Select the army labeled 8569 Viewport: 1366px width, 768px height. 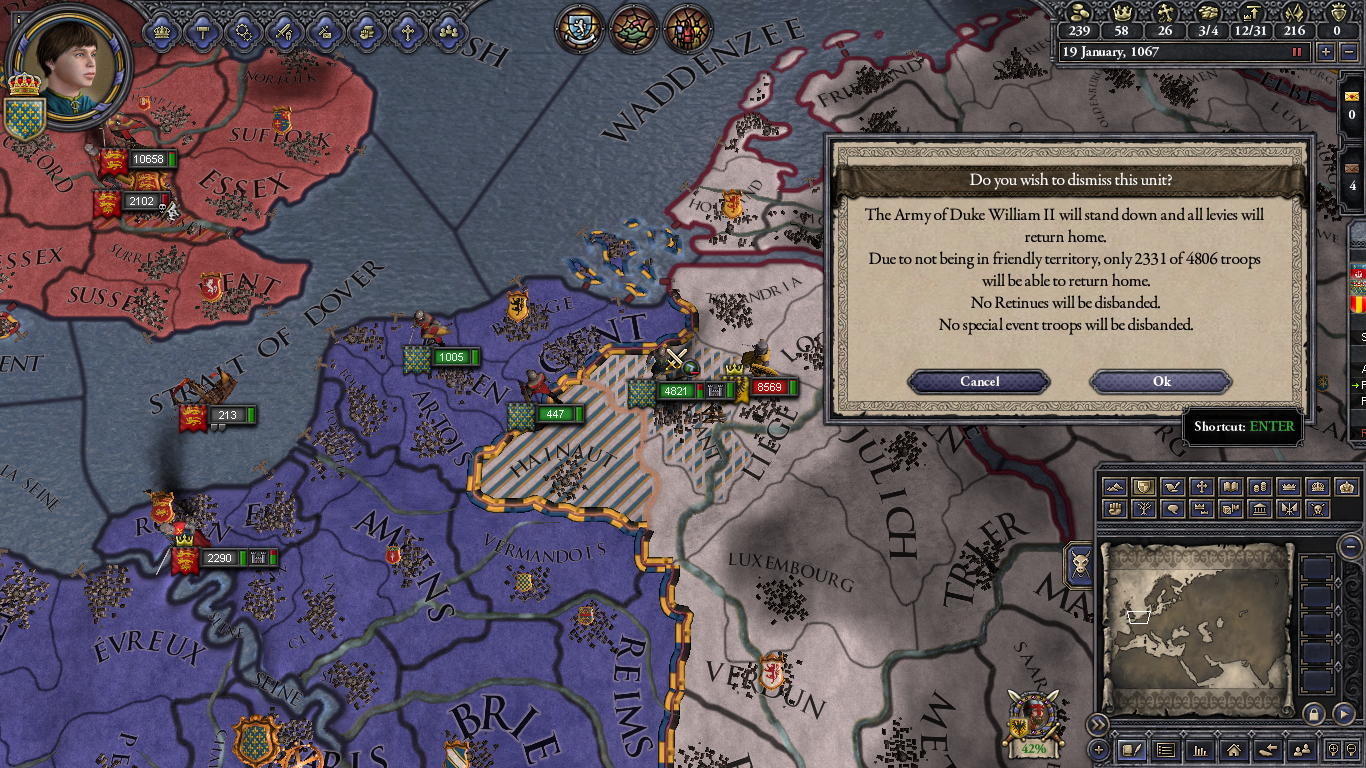tap(768, 387)
